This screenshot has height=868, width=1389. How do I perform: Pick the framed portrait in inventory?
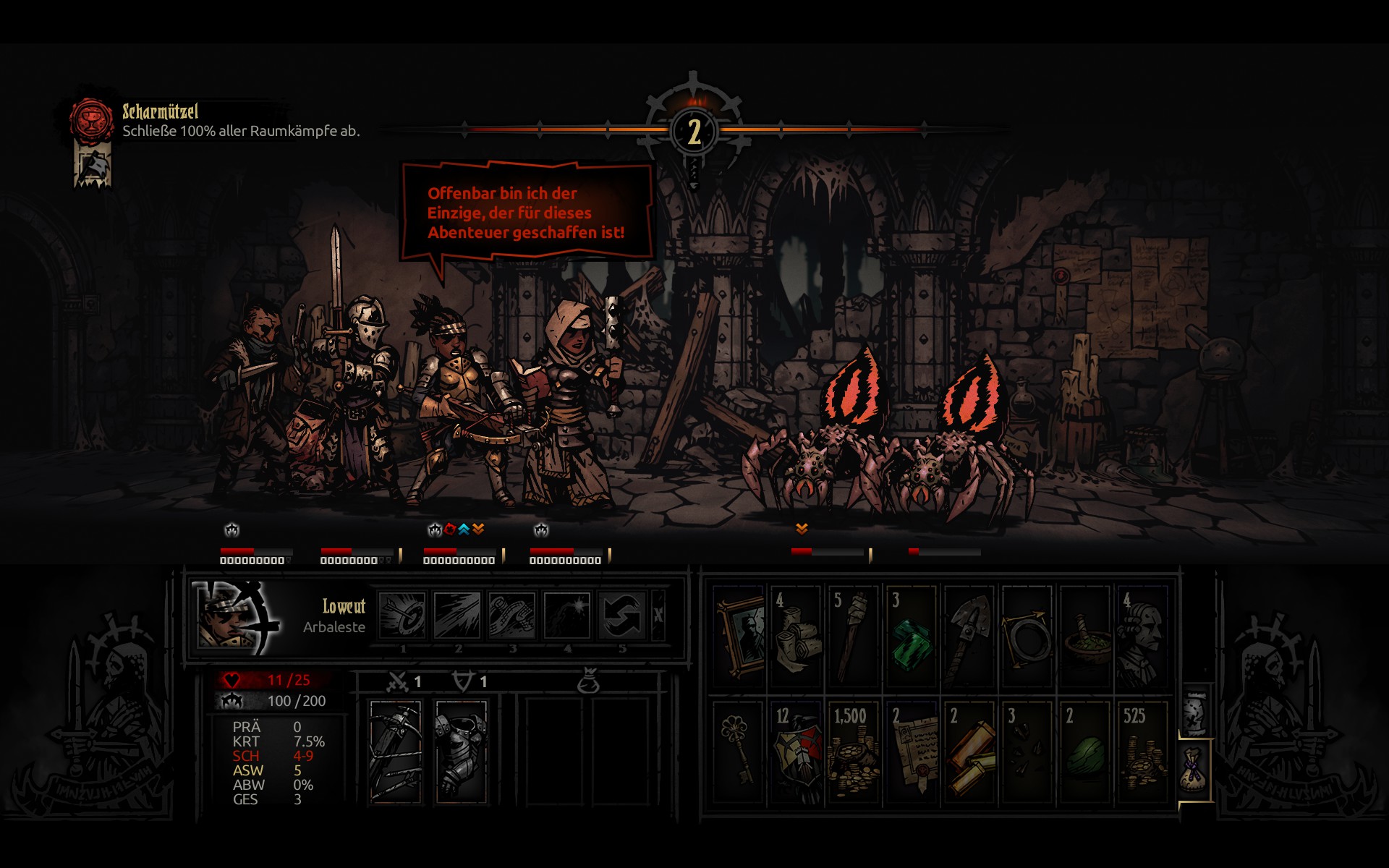coord(739,636)
